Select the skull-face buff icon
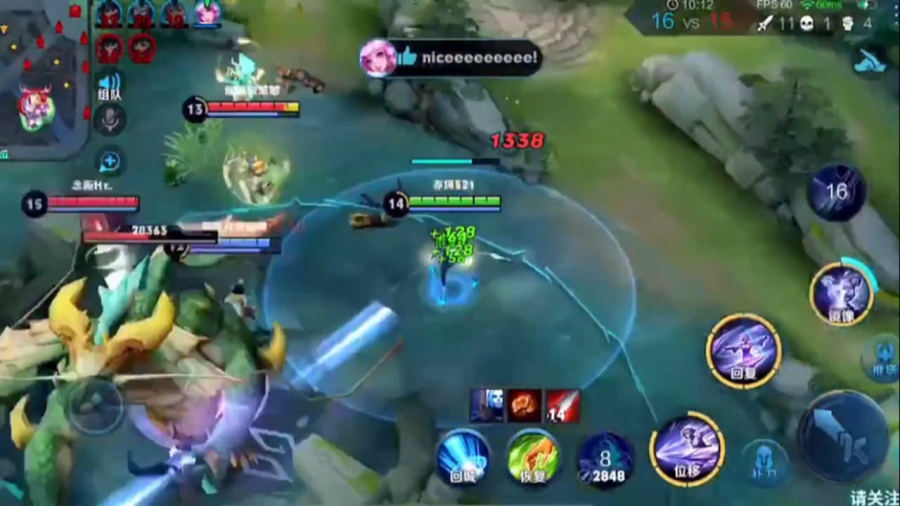900x506 pixels. [x=487, y=405]
